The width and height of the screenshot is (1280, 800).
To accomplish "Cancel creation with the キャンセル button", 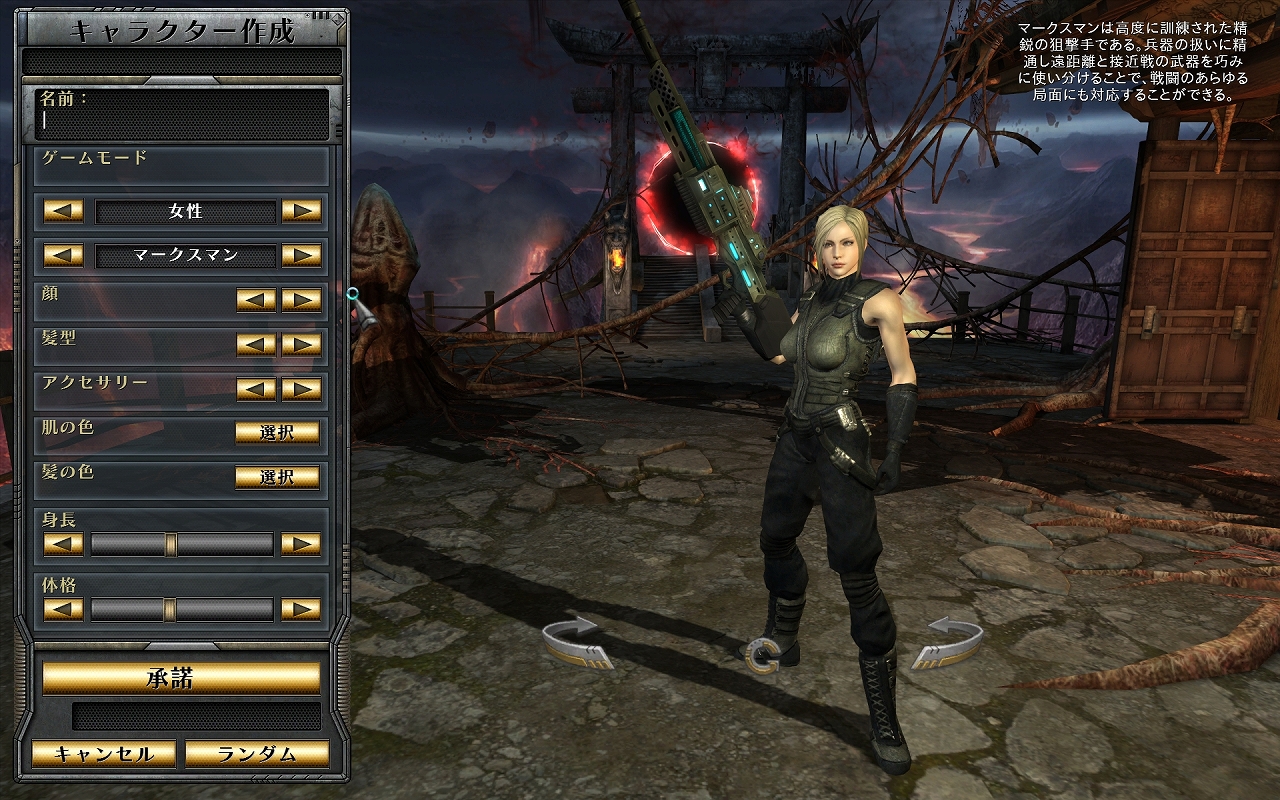I will click(x=103, y=754).
